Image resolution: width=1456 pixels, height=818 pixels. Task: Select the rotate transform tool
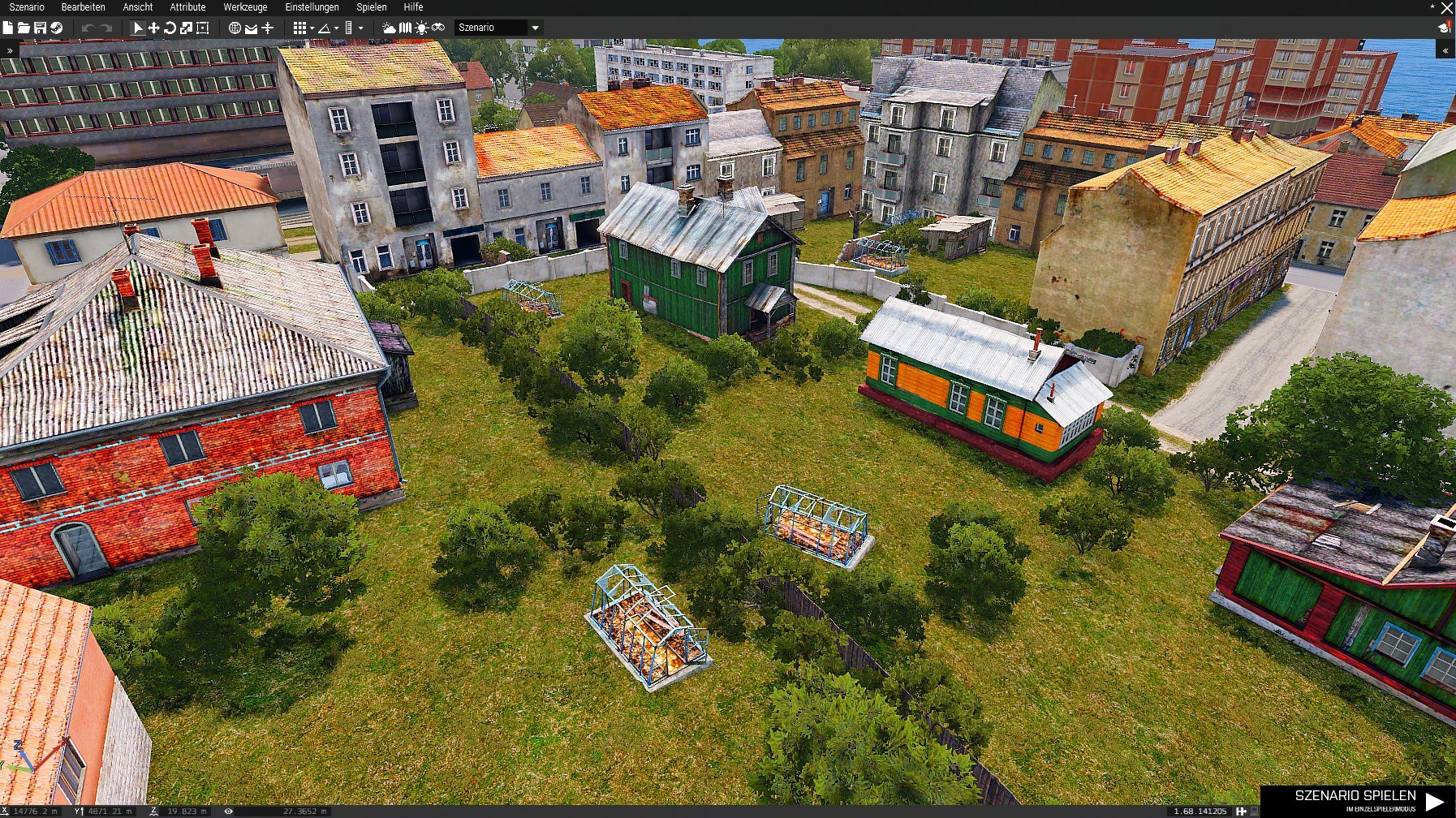pos(170,28)
